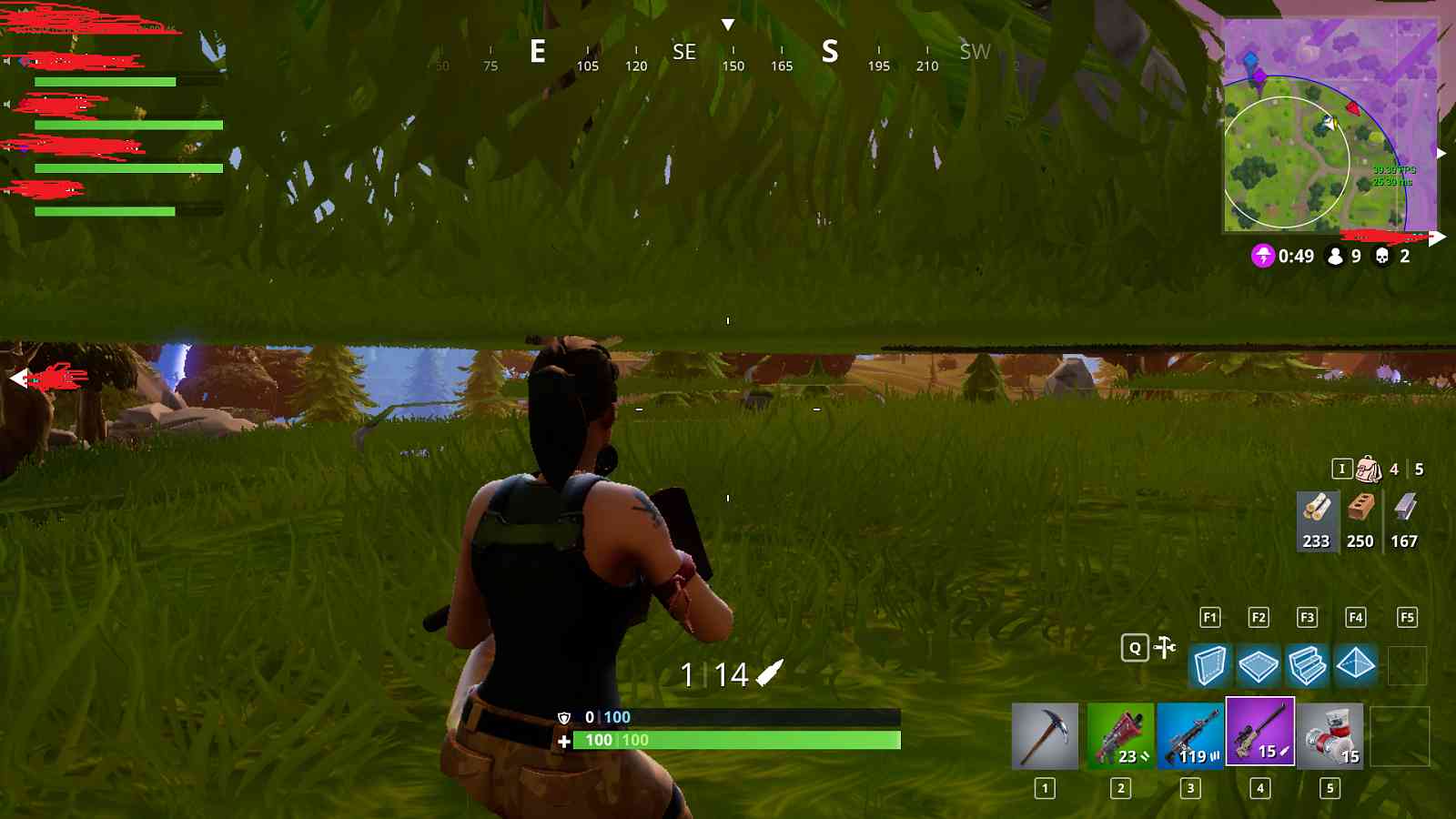The width and height of the screenshot is (1456, 819).
Task: Click the SE compass heading
Action: [683, 52]
